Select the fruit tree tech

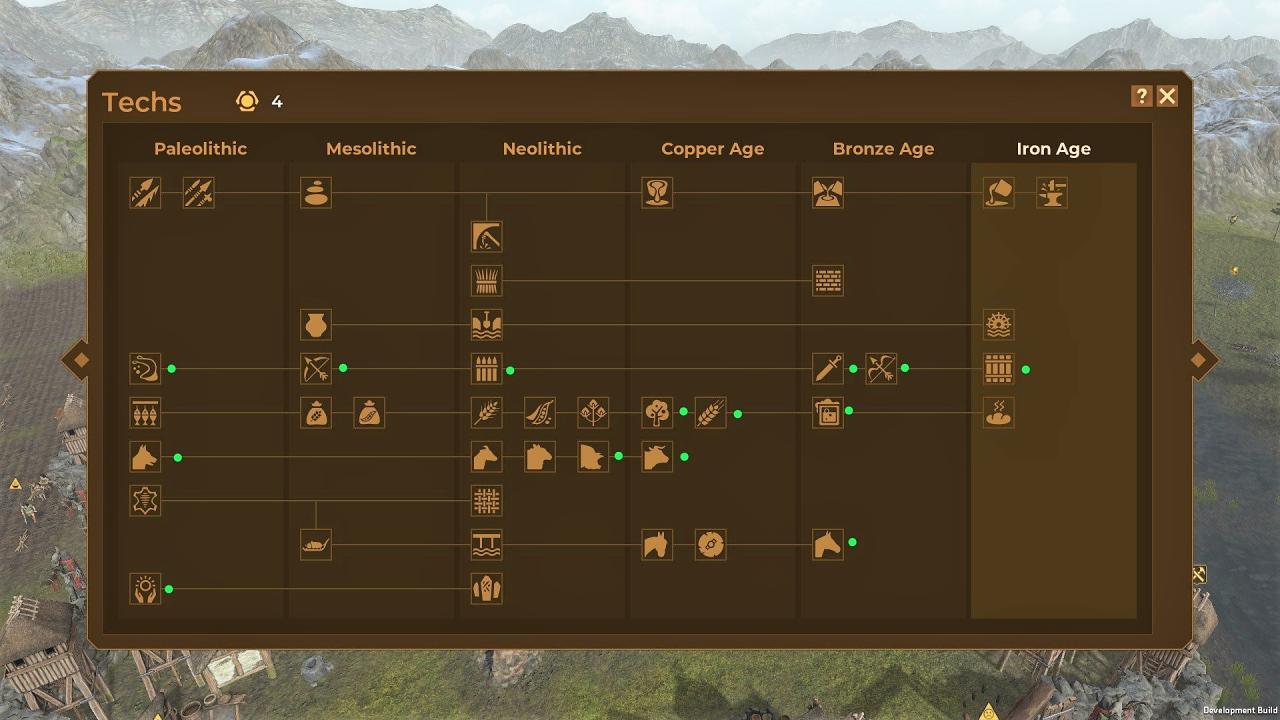click(x=657, y=413)
